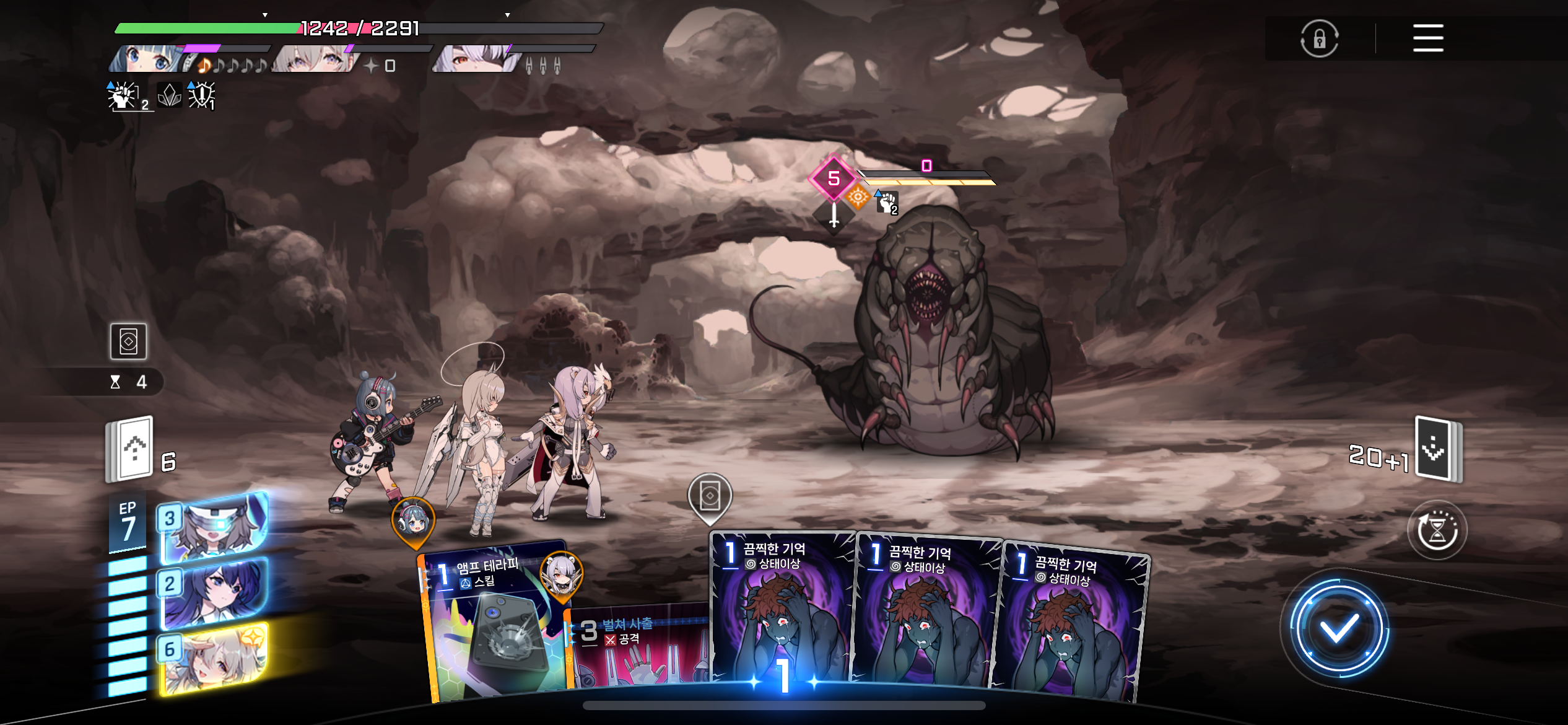This screenshot has height=725, width=1568.
Task: Select the eyepatch character portrait
Action: (x=476, y=59)
